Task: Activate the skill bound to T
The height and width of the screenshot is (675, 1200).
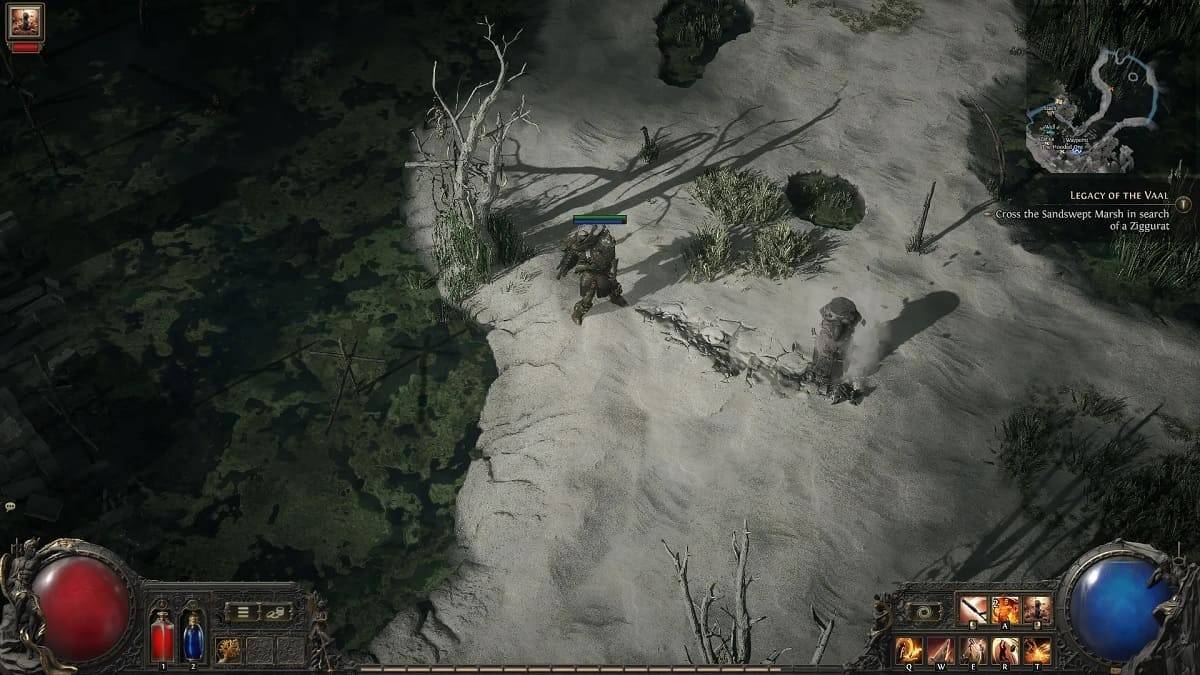Action: pyautogui.click(x=1037, y=650)
